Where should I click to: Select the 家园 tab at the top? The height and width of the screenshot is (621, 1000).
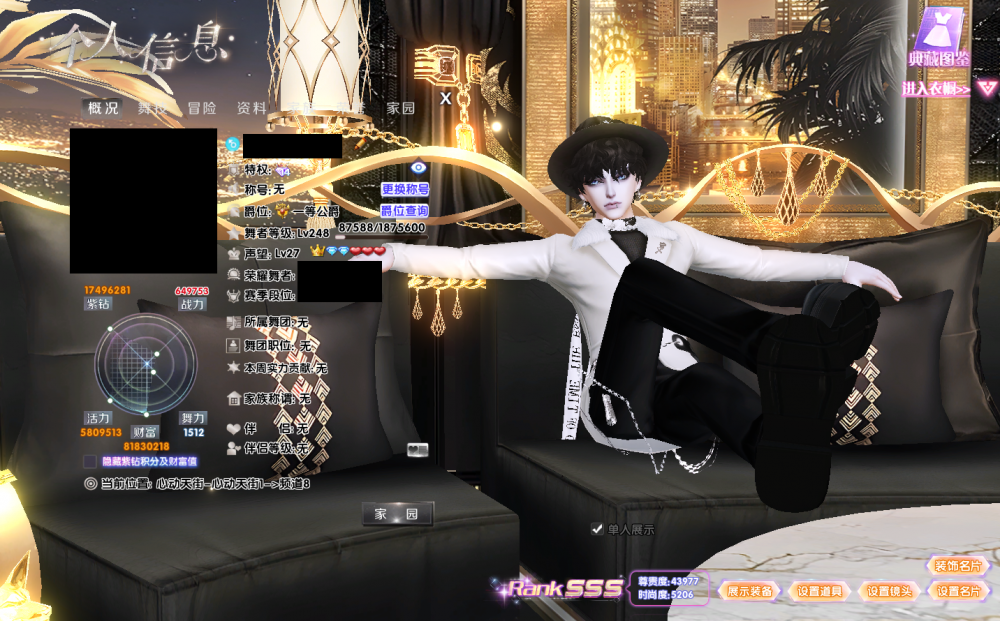coord(401,108)
